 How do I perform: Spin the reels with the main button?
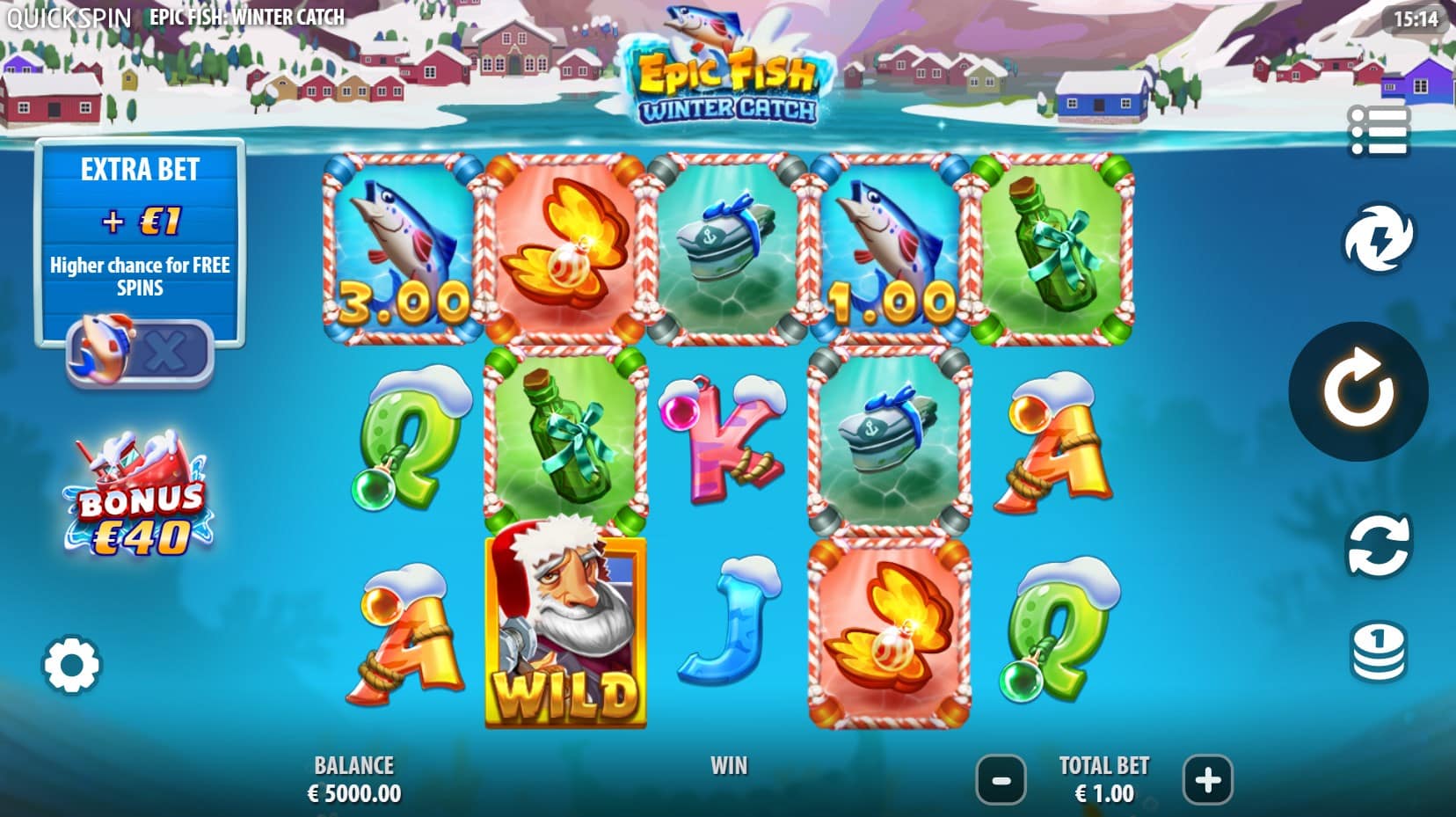(1358, 391)
